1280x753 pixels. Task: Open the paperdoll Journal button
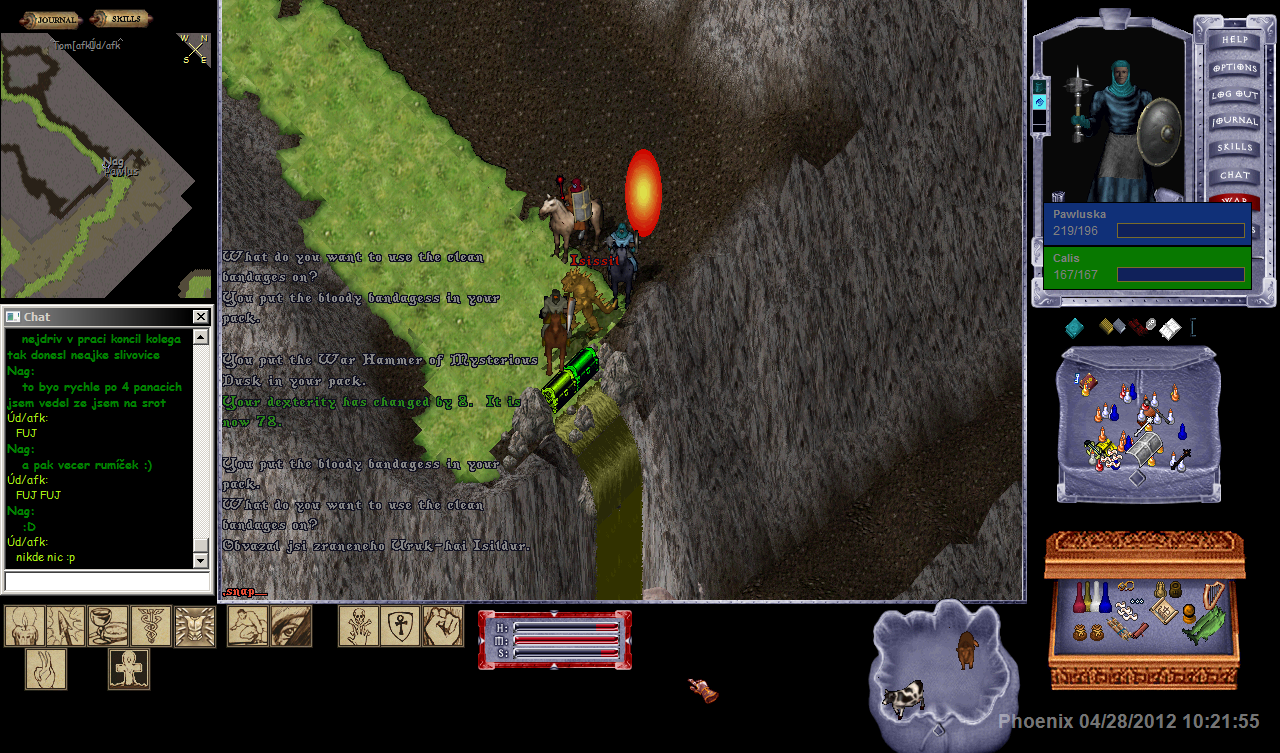[x=1234, y=121]
